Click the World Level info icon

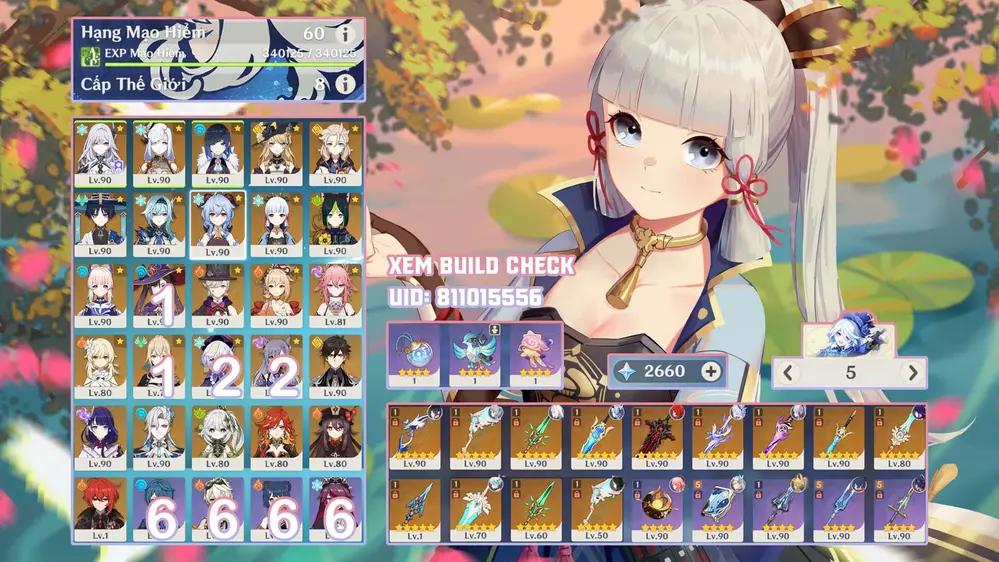(345, 85)
